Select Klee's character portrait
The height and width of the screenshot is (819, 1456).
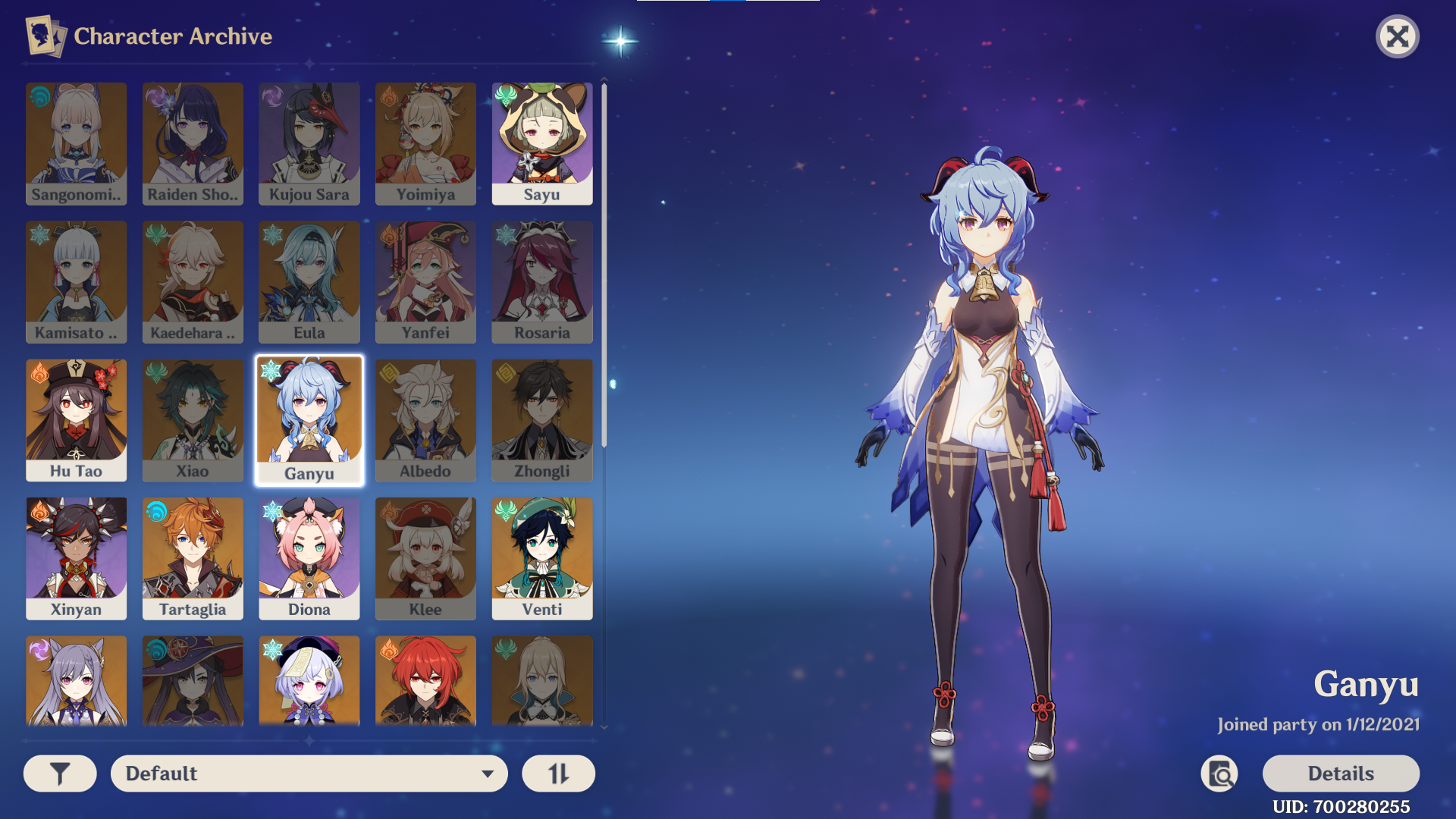click(x=425, y=558)
